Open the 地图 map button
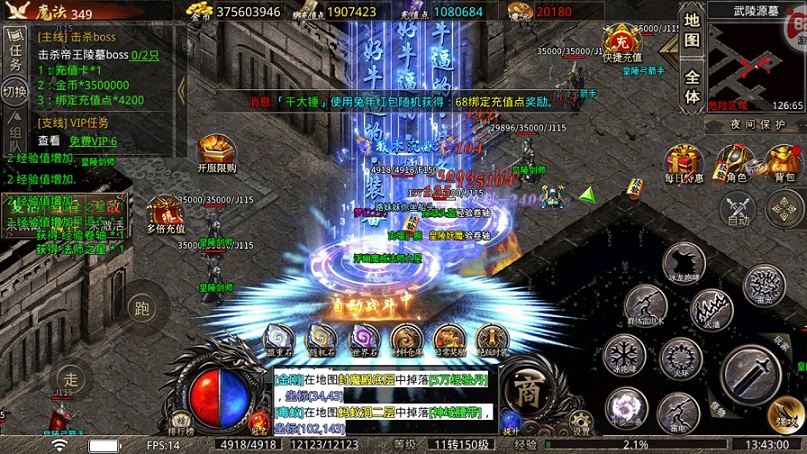 tap(692, 30)
